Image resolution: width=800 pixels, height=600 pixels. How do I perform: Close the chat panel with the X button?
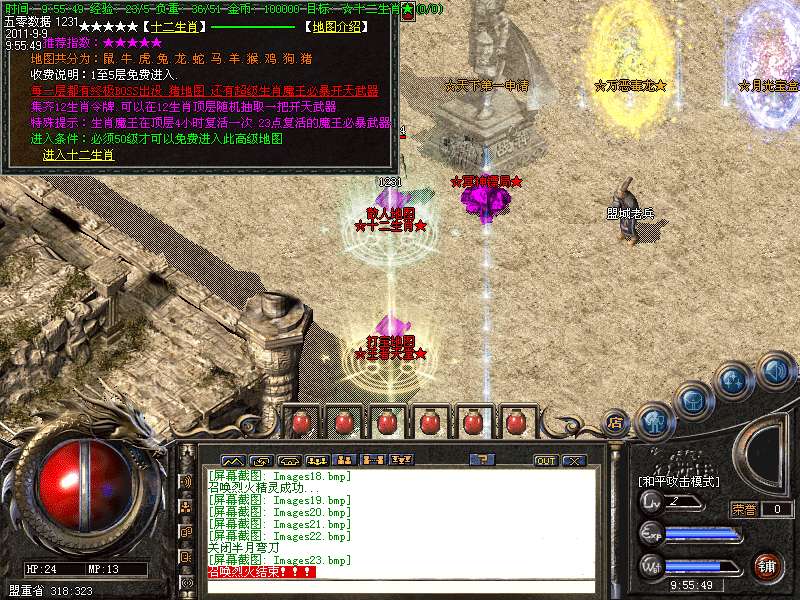coord(573,461)
